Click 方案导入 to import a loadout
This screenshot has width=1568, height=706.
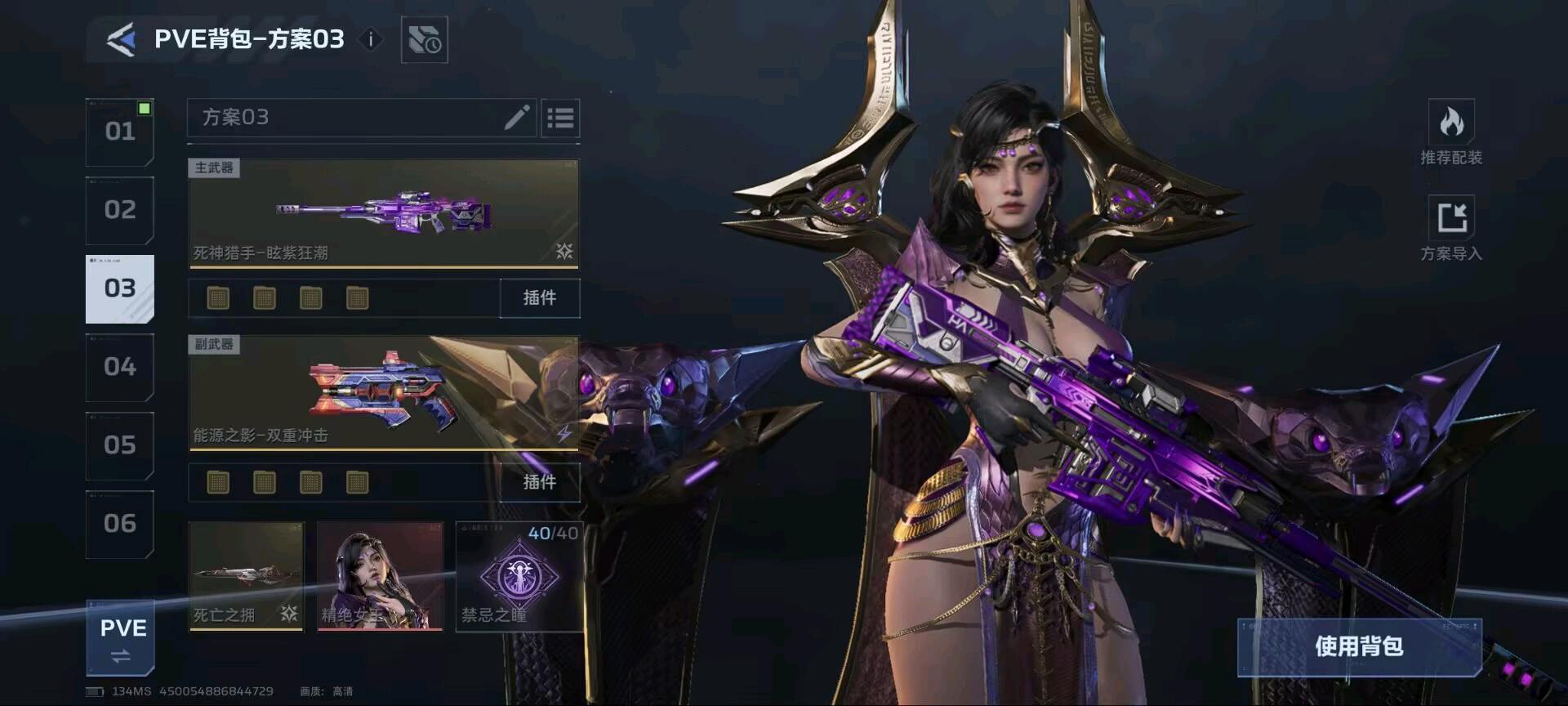pos(1450,229)
